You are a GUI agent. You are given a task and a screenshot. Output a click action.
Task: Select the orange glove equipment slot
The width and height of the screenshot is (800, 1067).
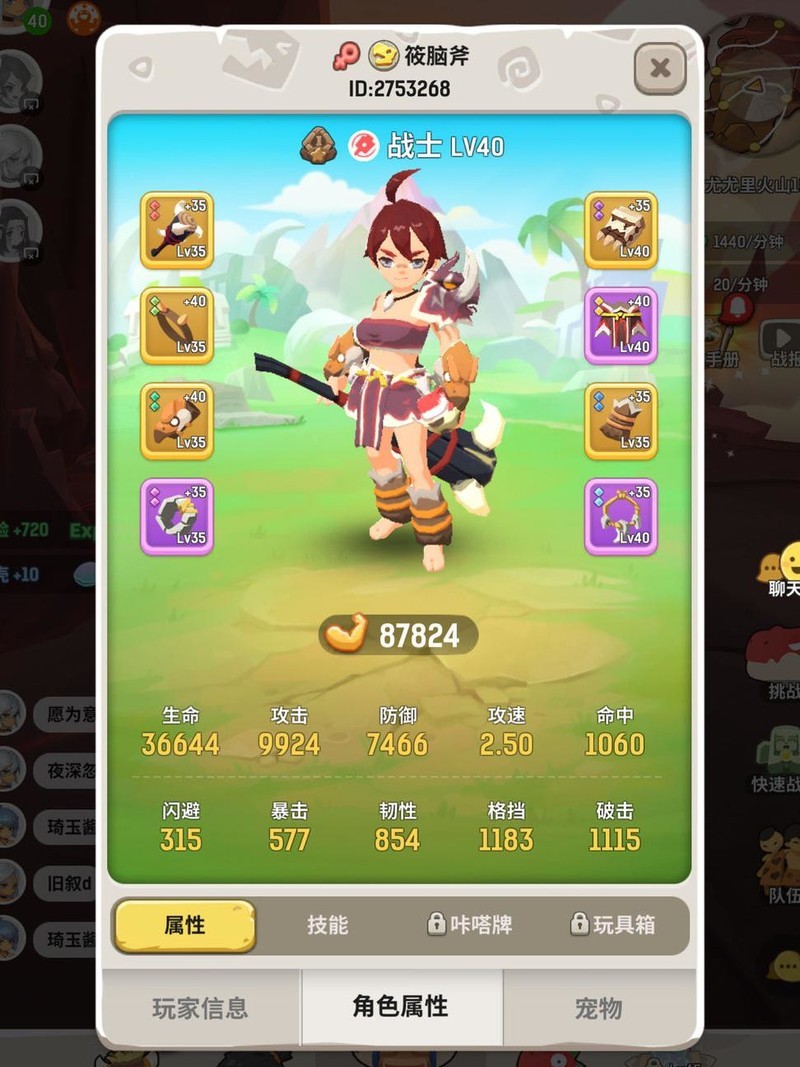click(x=177, y=421)
